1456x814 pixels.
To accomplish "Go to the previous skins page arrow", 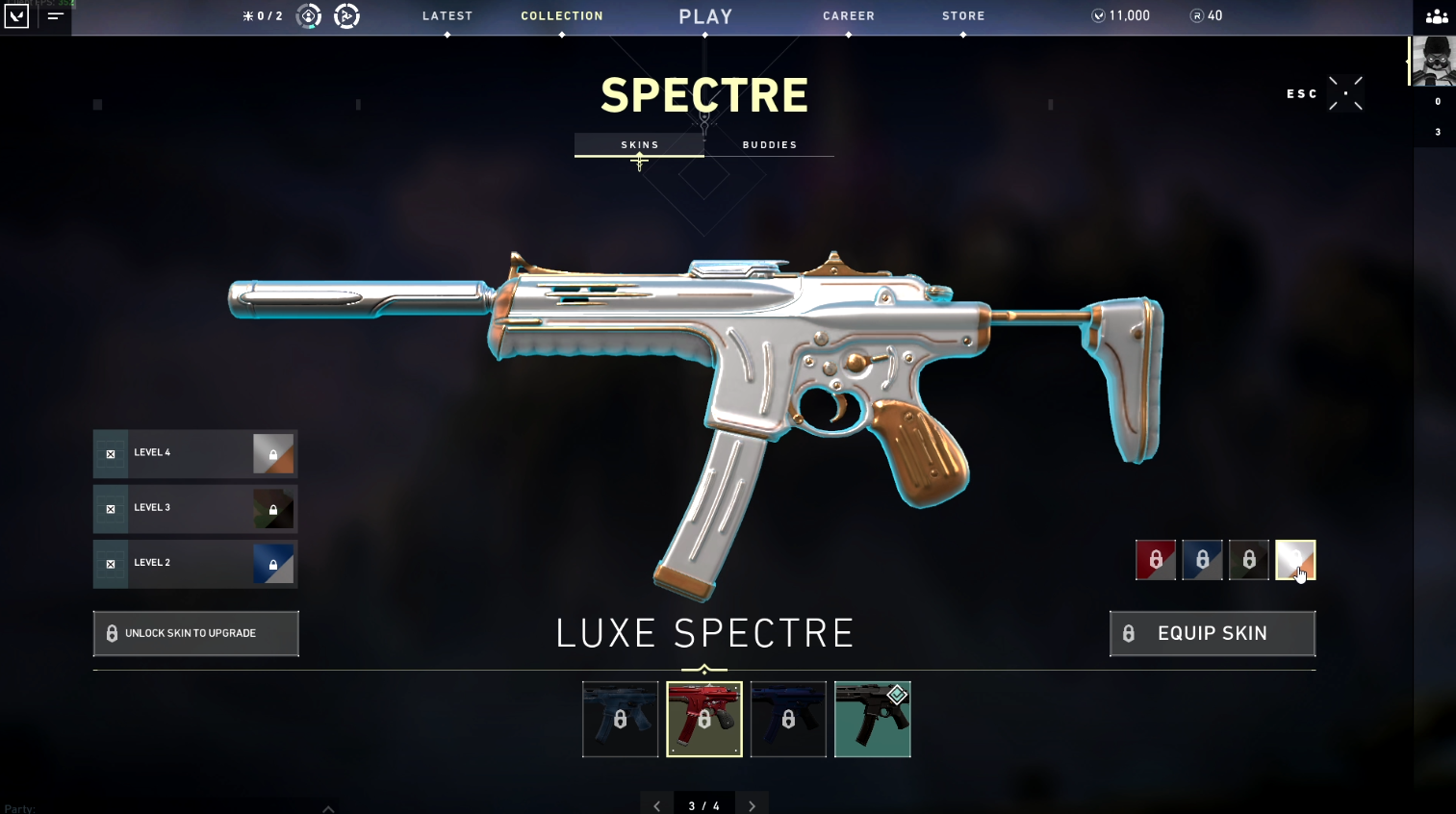I will point(657,803).
